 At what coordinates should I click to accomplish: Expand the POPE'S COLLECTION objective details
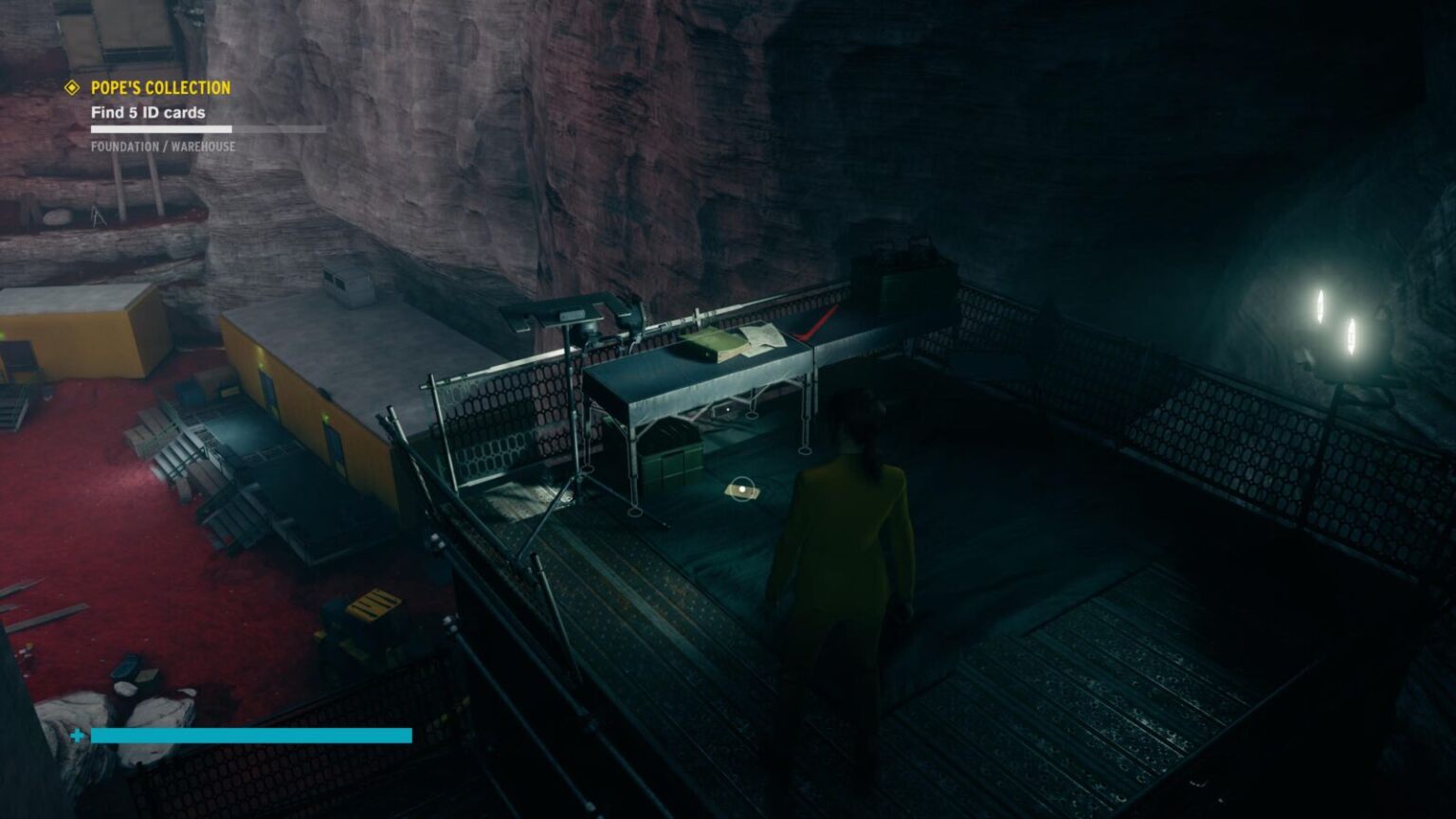point(158,87)
